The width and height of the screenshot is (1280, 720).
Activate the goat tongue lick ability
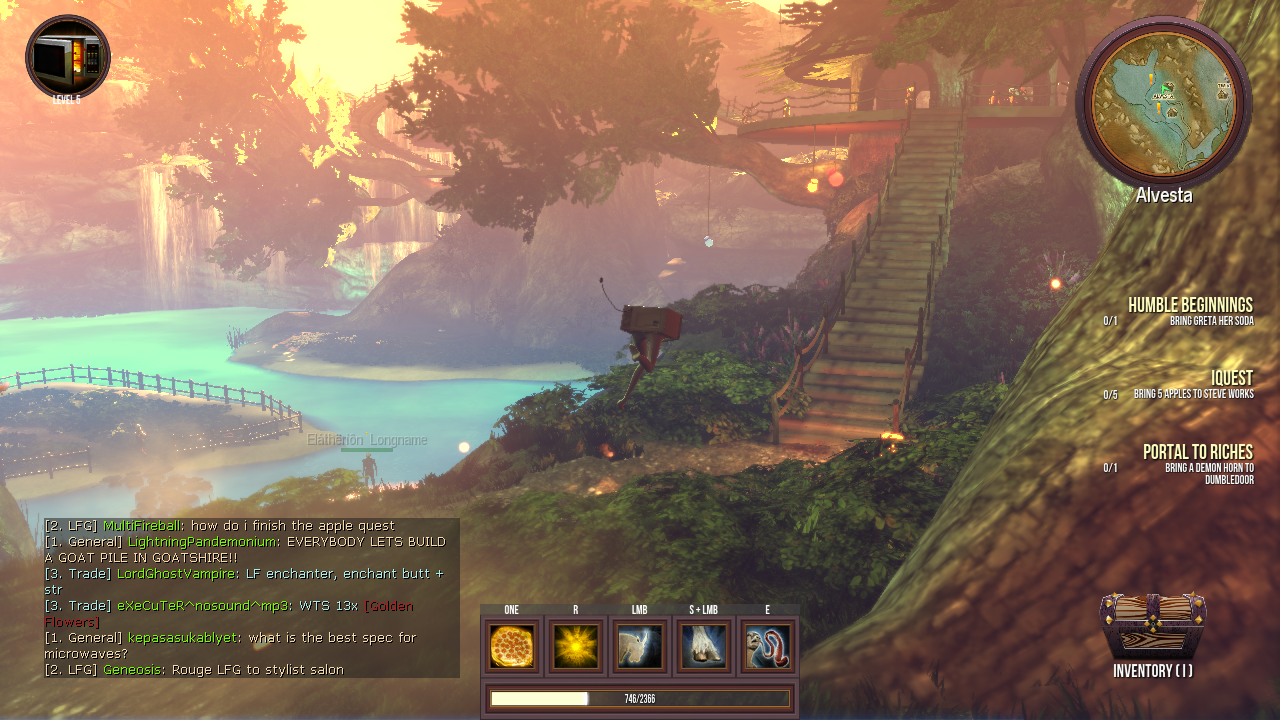[768, 646]
